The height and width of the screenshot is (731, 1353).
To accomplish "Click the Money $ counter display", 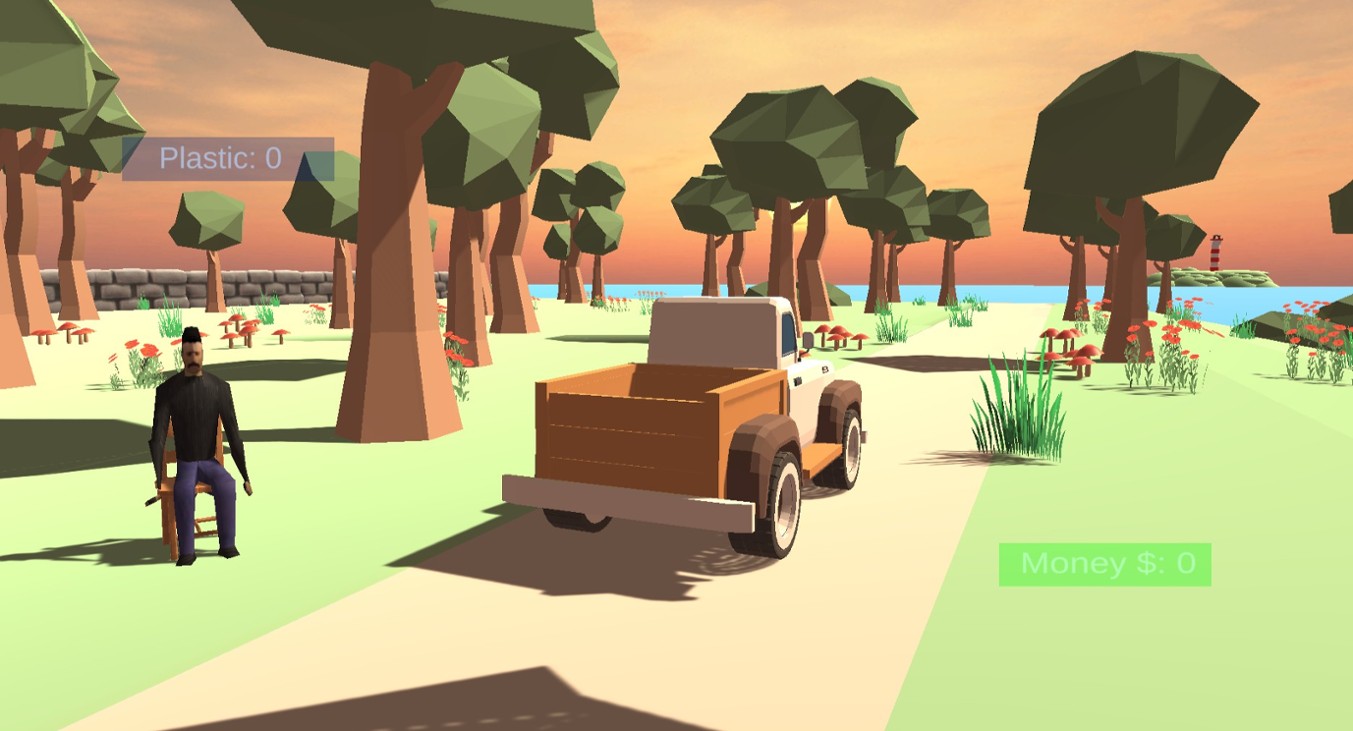I will point(1105,561).
